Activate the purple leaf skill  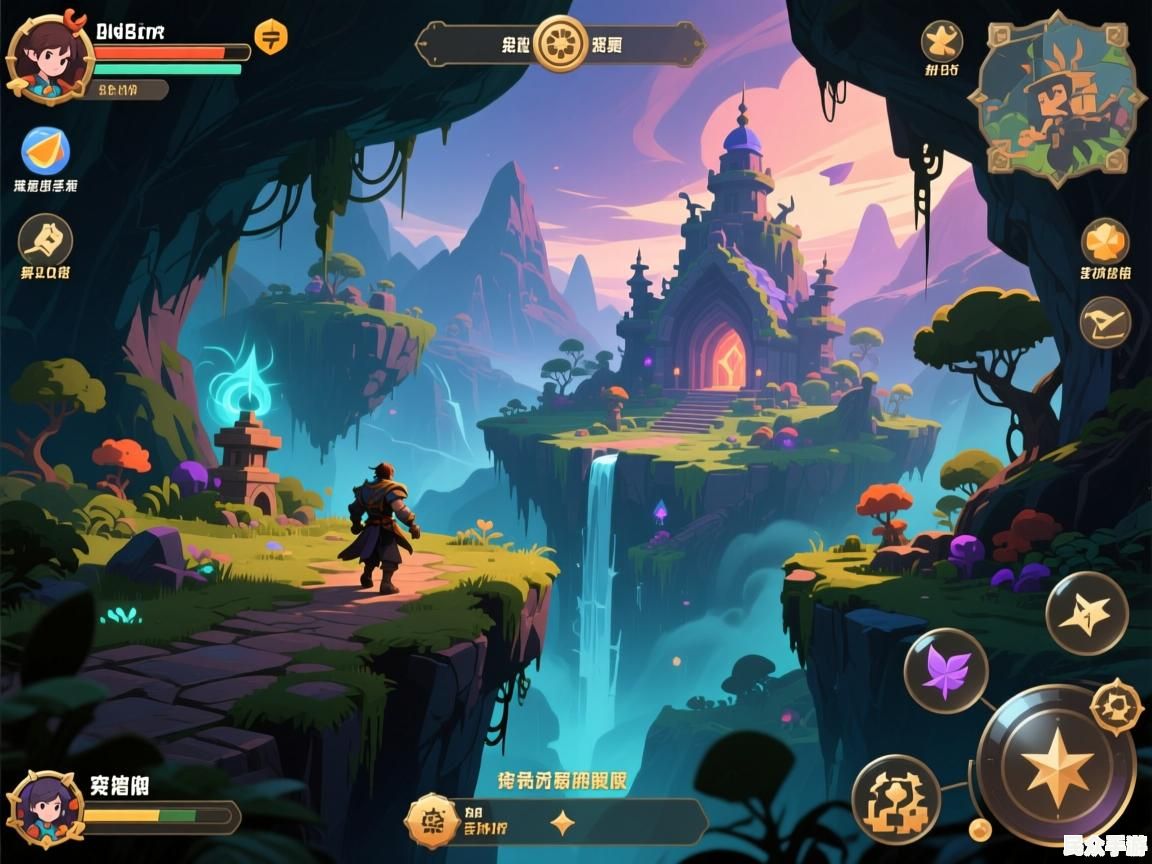946,671
